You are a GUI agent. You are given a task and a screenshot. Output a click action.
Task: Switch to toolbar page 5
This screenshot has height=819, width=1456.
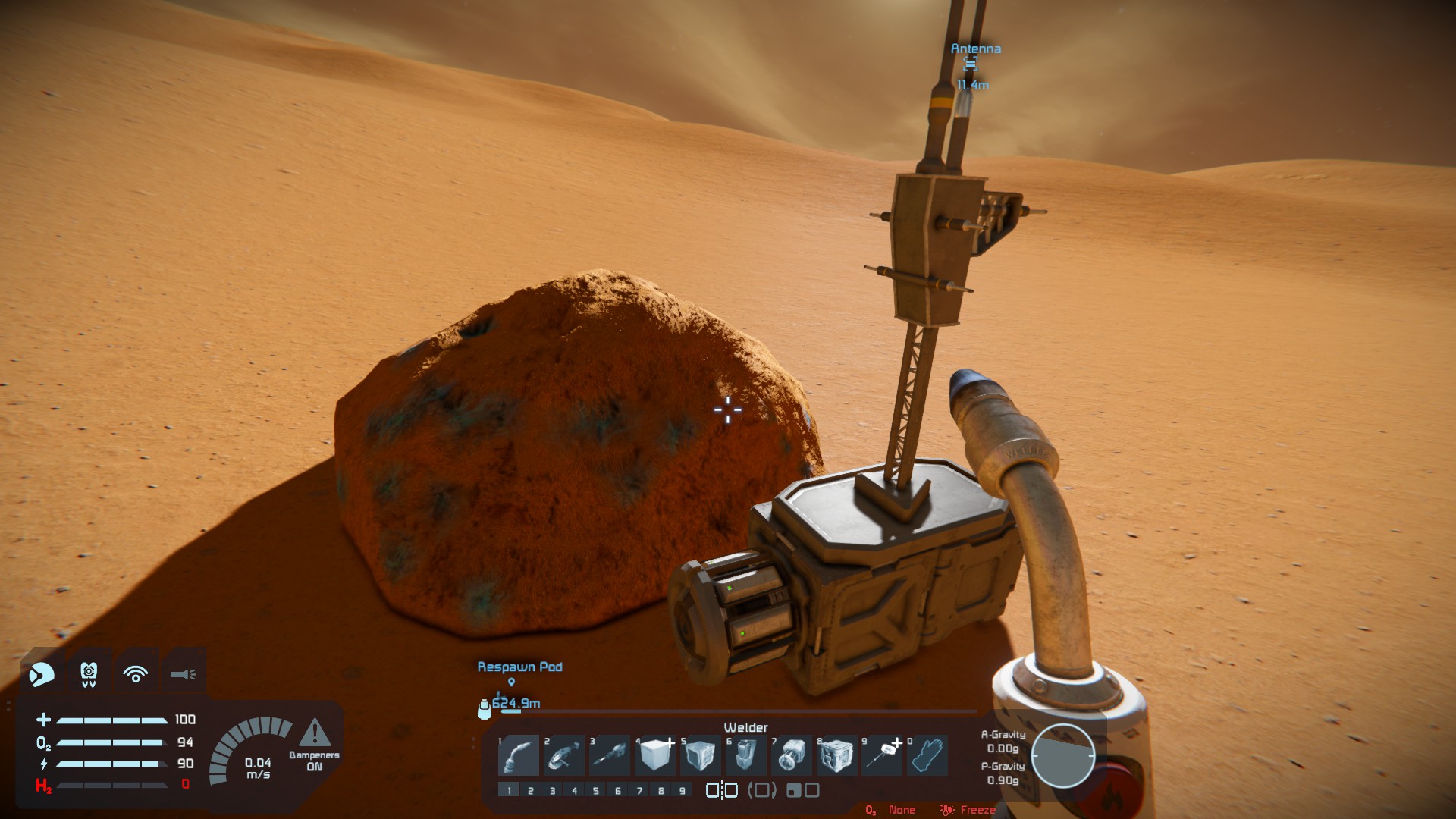[596, 791]
